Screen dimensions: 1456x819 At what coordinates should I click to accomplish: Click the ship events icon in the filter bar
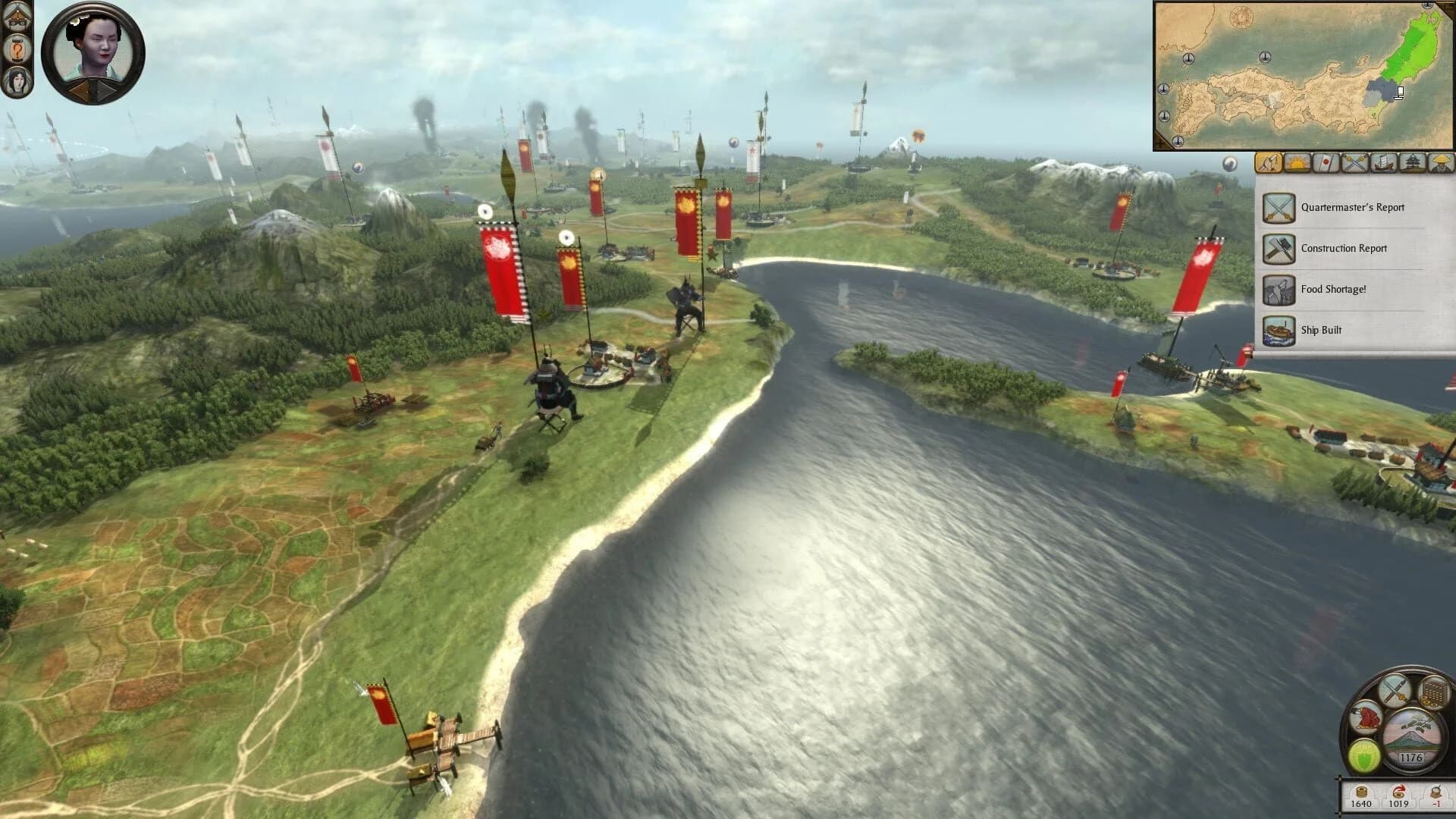(x=1385, y=164)
